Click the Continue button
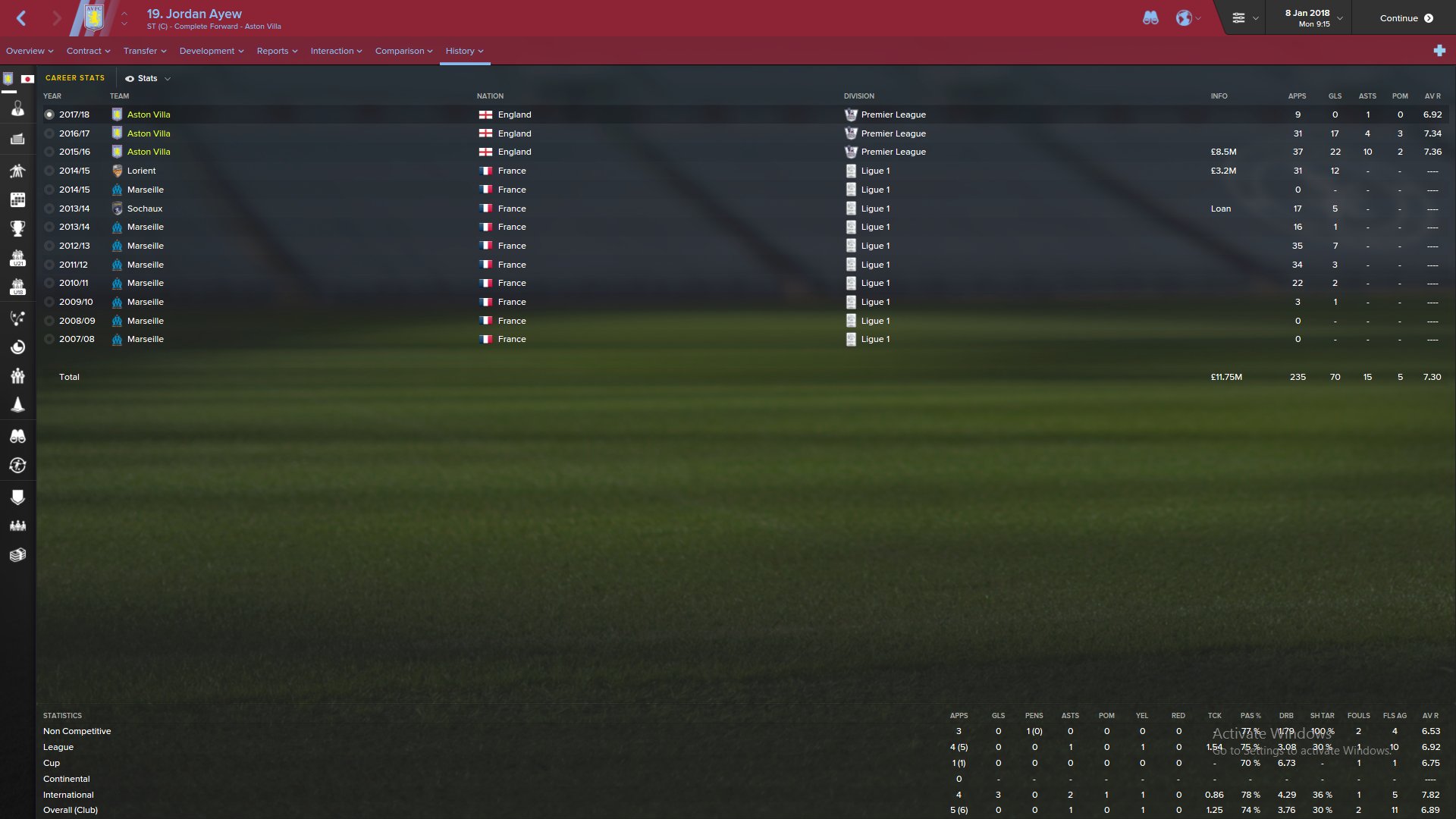This screenshot has width=1456, height=819. pos(1406,18)
